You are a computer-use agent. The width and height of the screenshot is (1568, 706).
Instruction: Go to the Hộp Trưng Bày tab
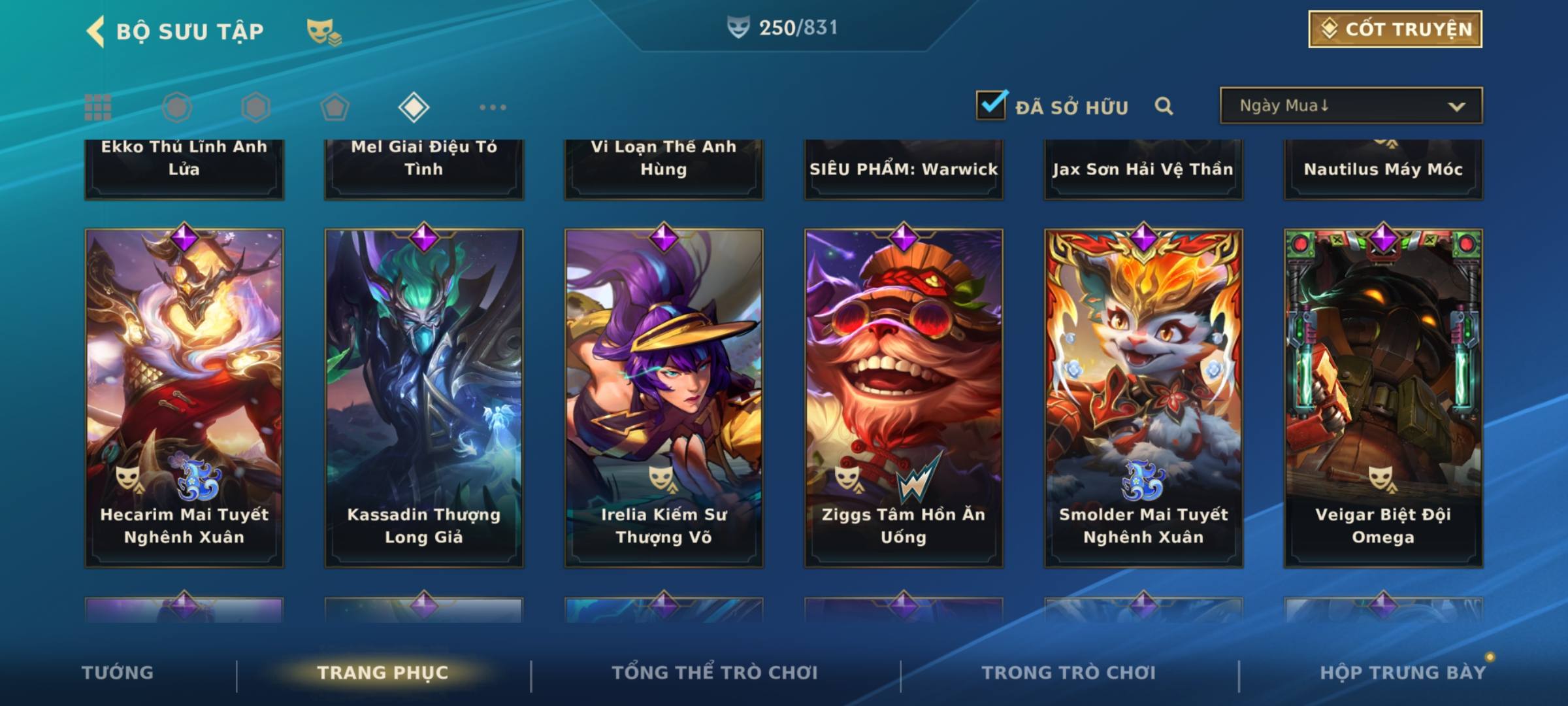[1403, 673]
